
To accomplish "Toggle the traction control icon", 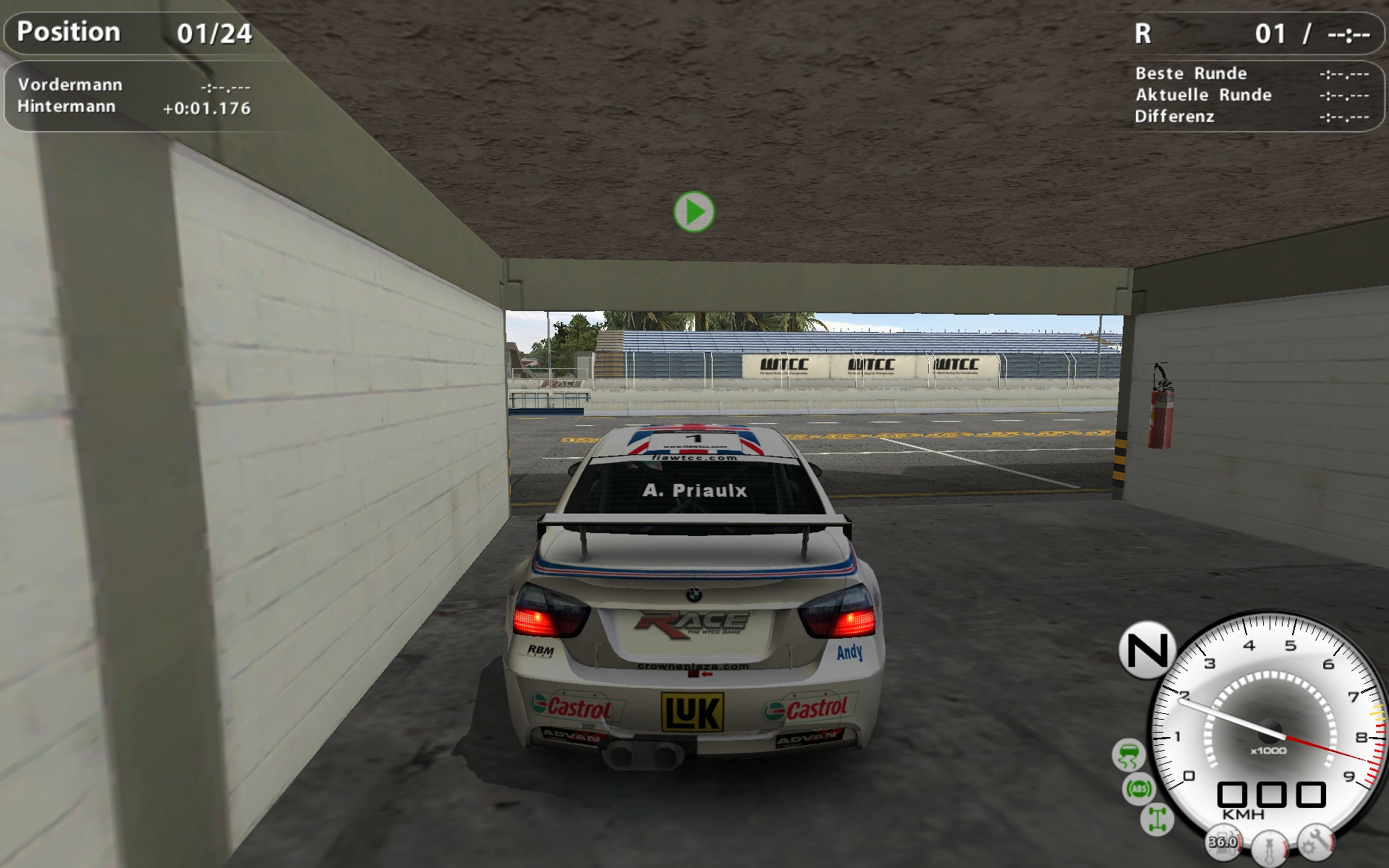I will tap(1128, 755).
